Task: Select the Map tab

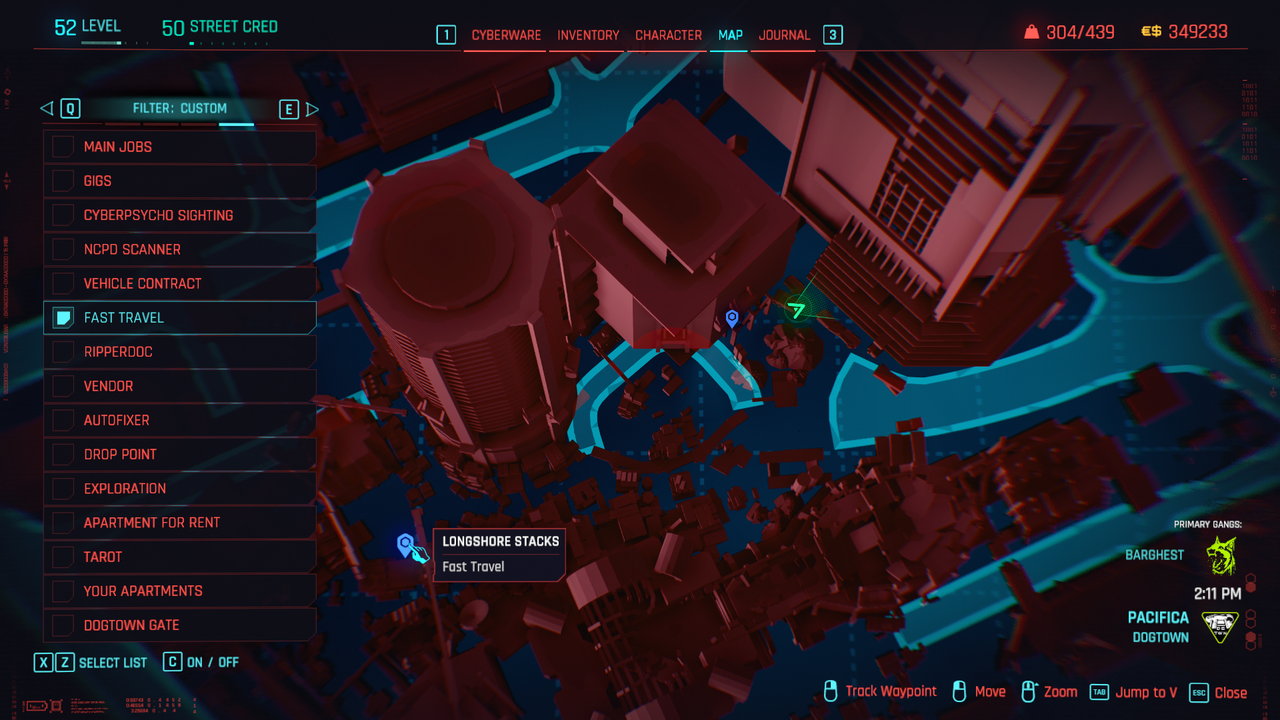Action: [x=730, y=35]
